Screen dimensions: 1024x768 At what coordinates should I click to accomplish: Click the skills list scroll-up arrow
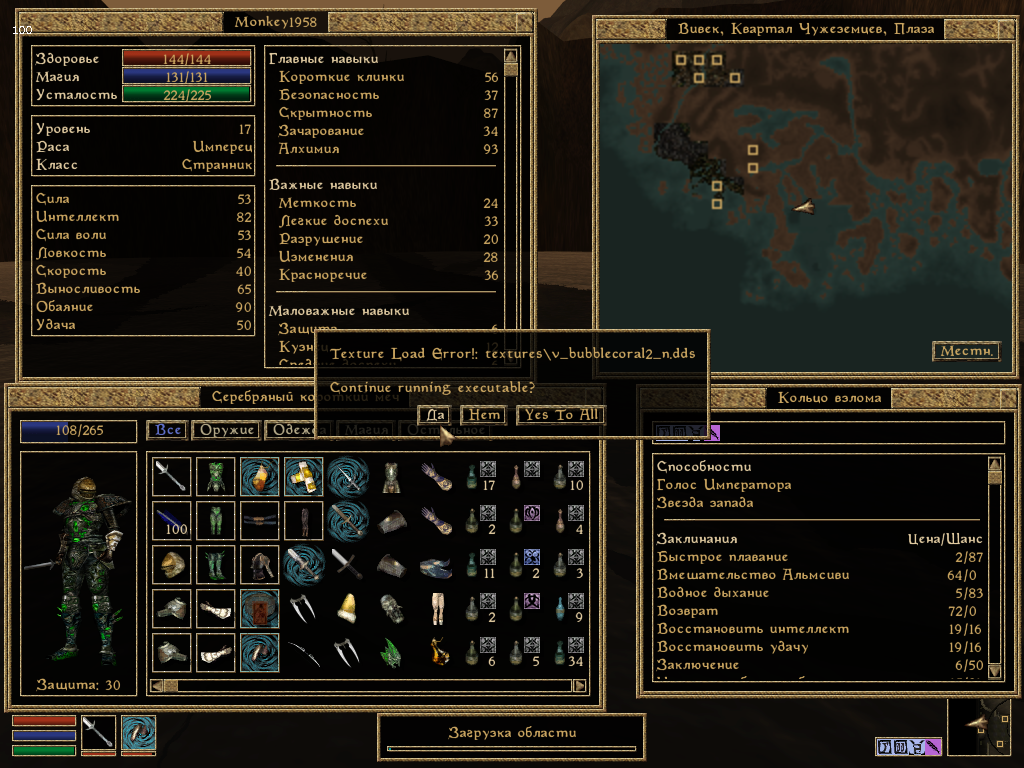coord(510,56)
